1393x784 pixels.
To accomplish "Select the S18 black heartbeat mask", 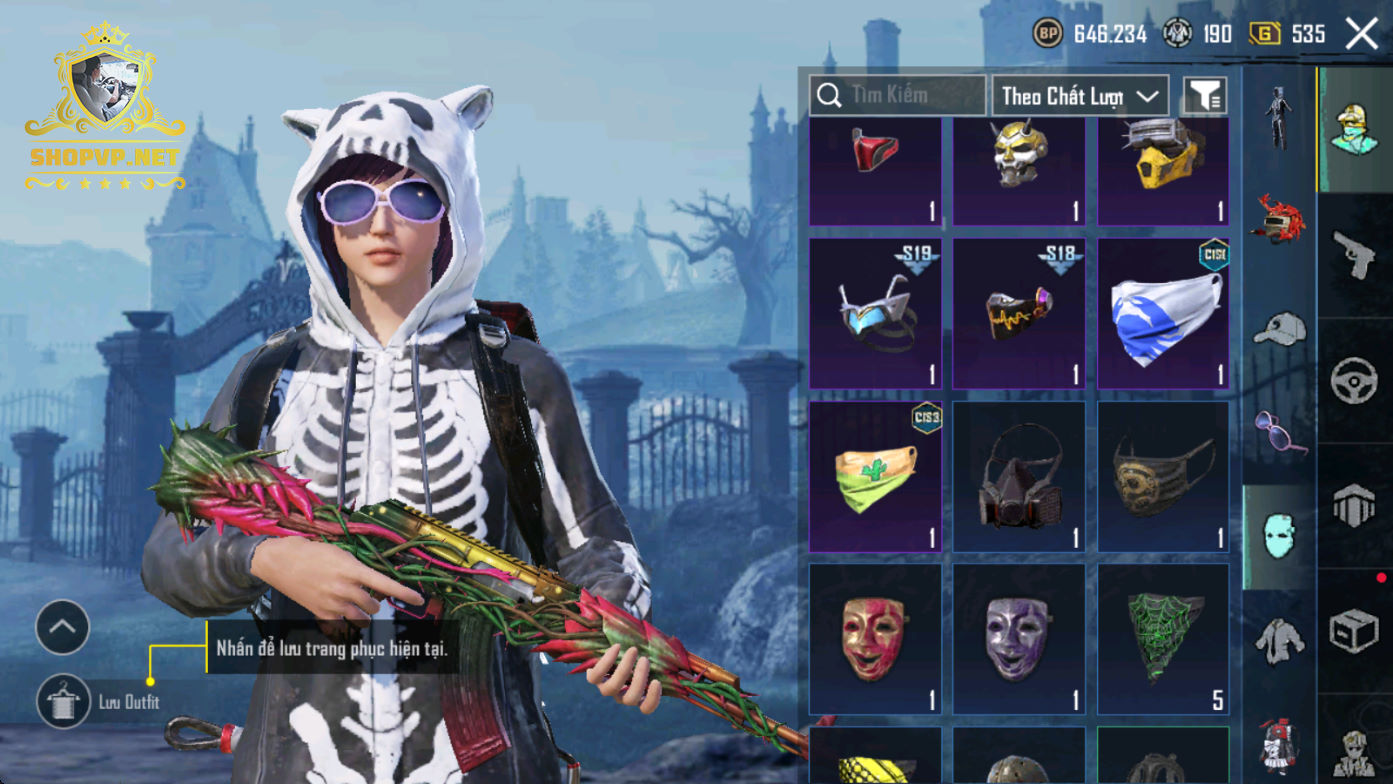I will [1019, 313].
